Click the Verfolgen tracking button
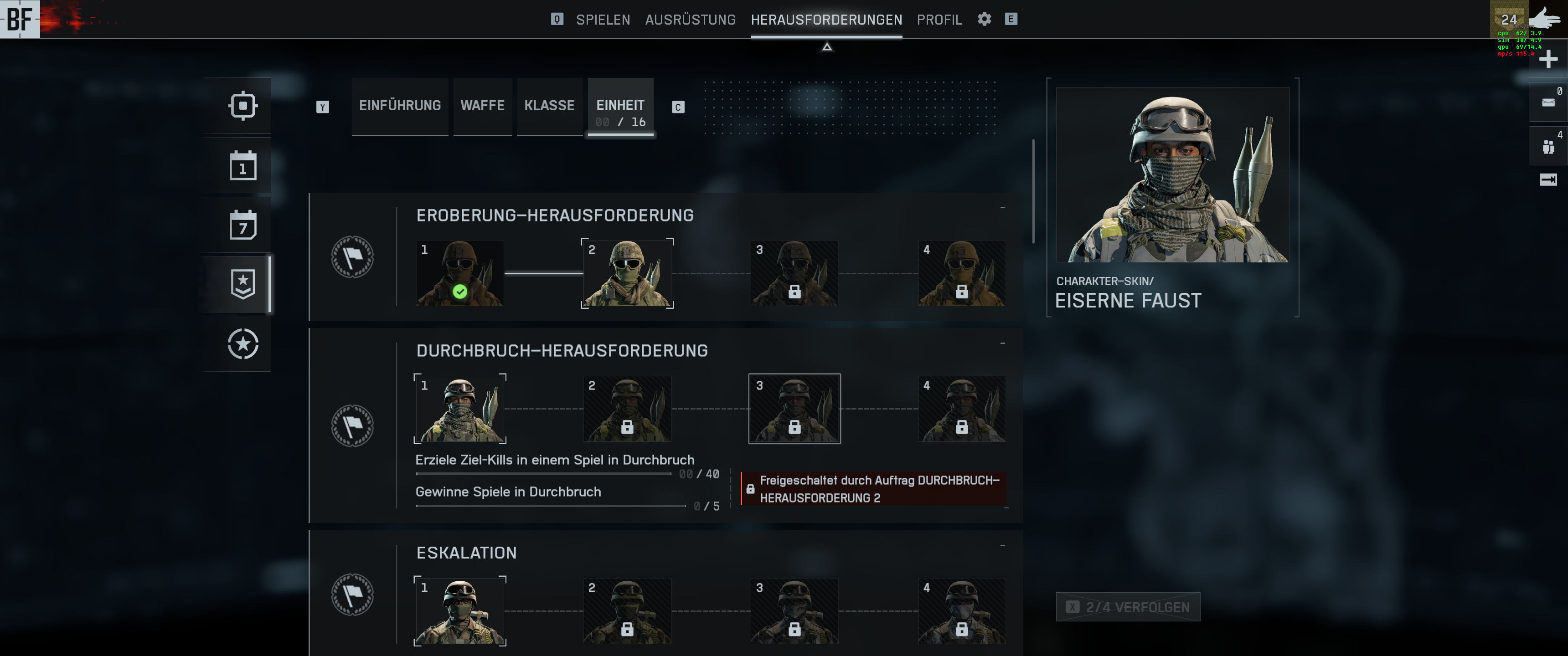This screenshot has height=656, width=1568. [1128, 607]
